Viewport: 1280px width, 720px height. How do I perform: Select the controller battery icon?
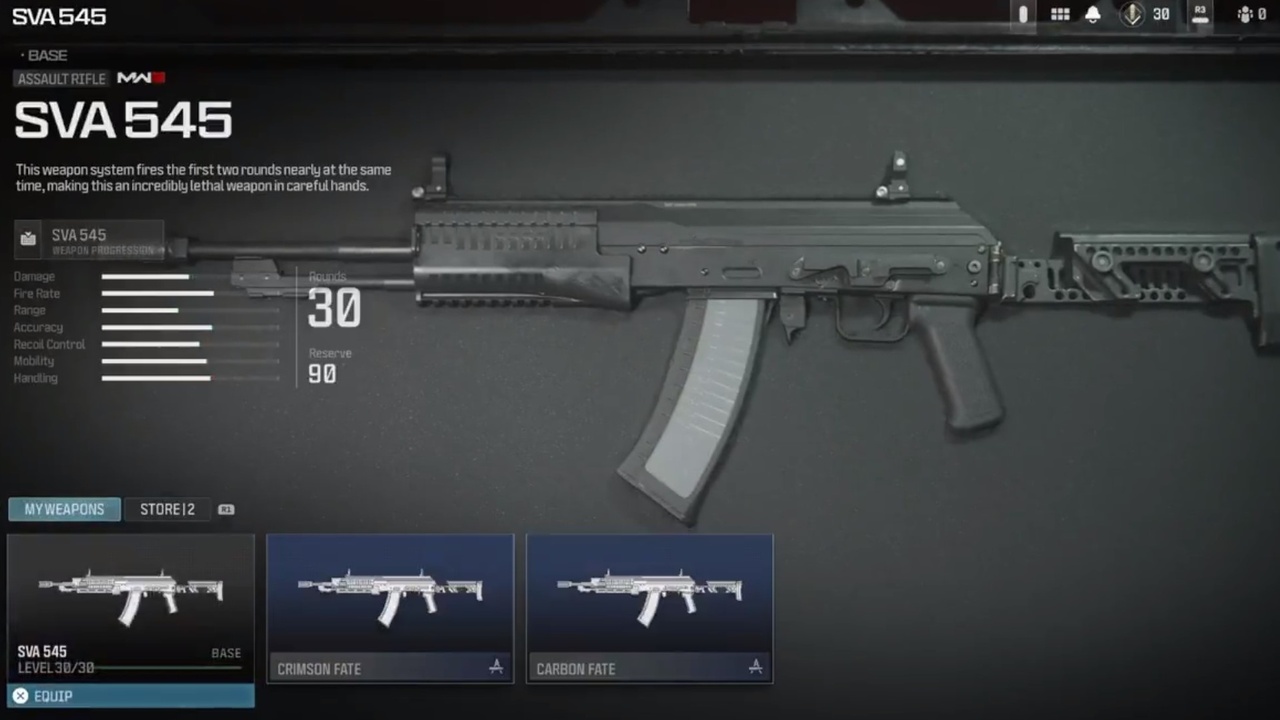coord(1022,14)
